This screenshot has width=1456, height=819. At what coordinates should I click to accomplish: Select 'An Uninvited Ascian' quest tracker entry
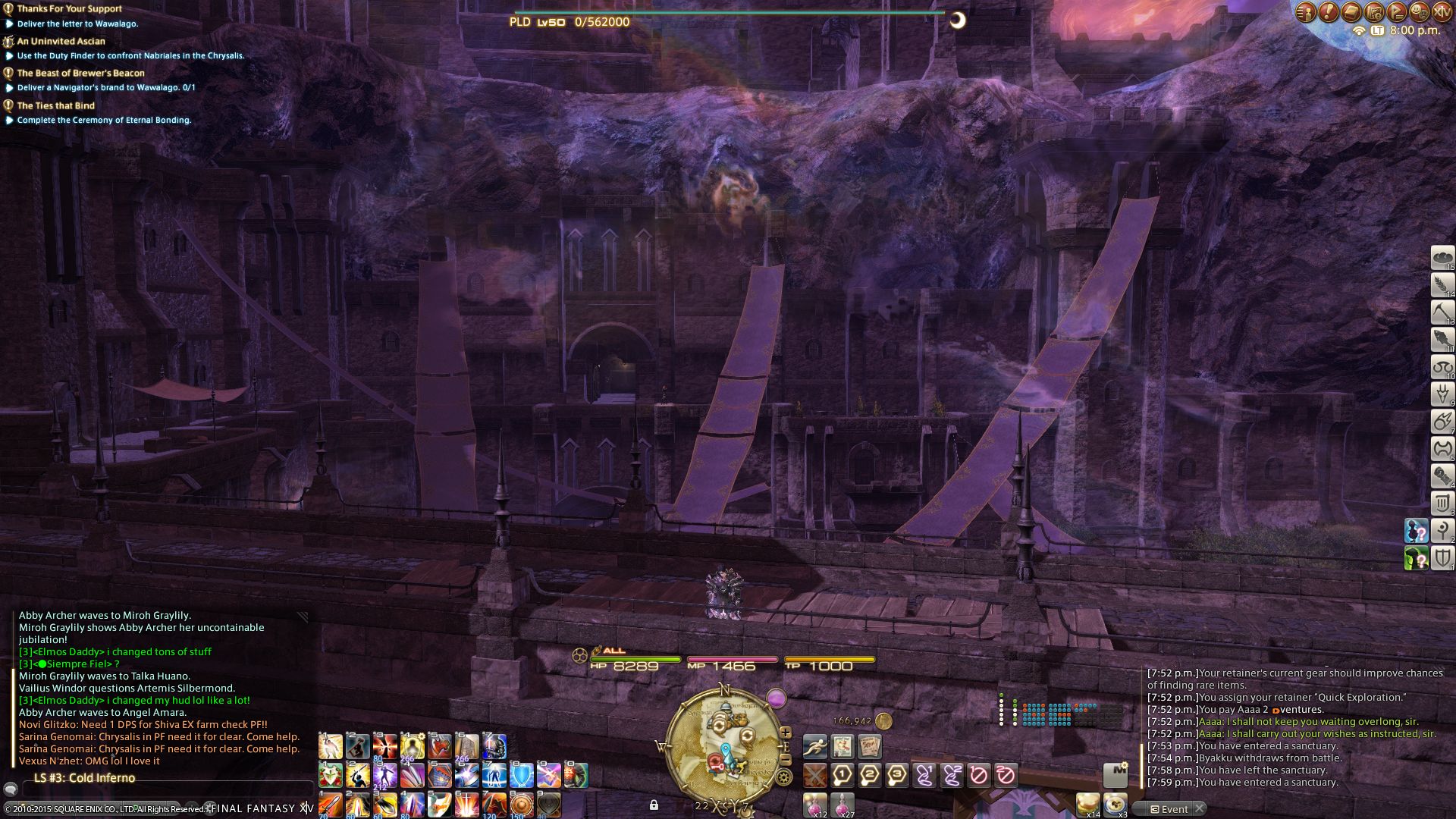point(61,41)
